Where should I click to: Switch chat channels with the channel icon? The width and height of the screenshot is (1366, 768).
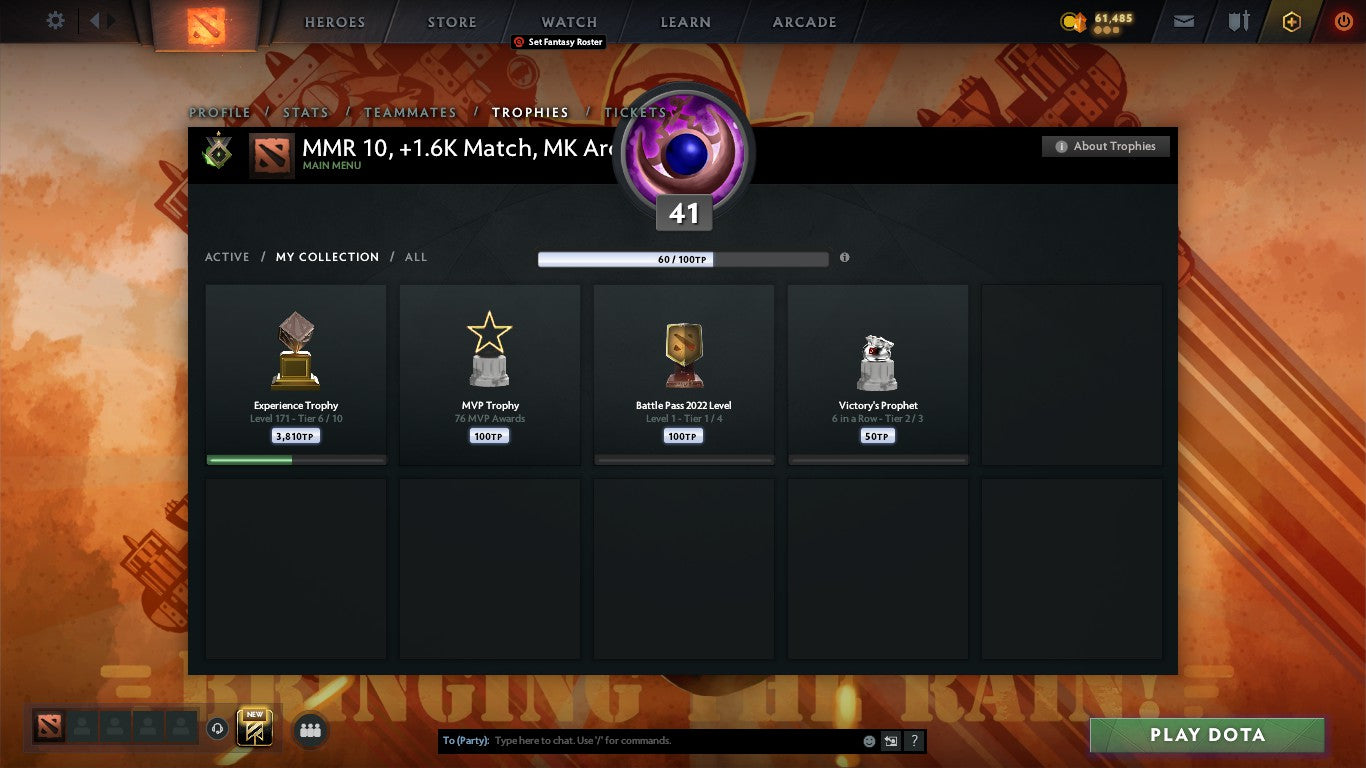890,740
